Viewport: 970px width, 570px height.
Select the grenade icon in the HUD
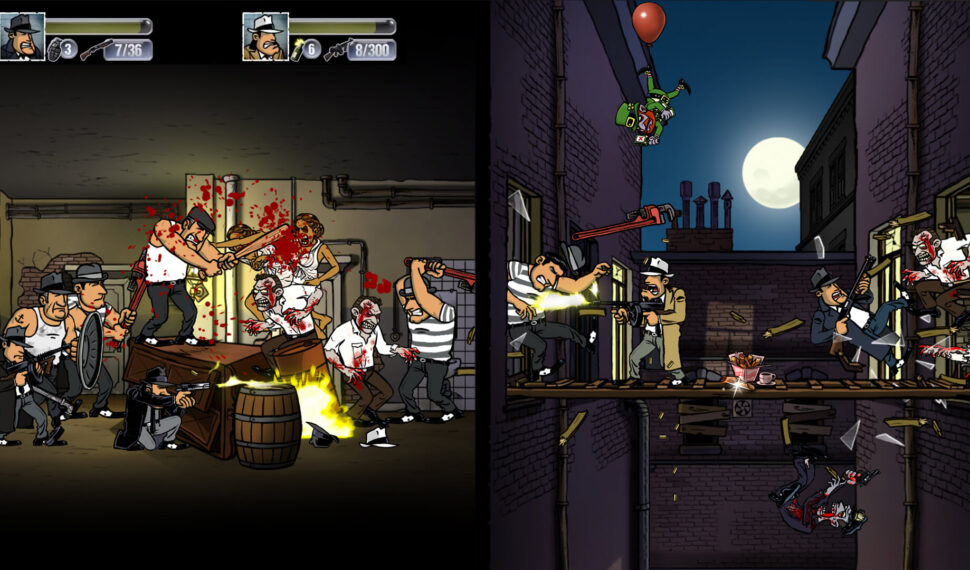55,49
